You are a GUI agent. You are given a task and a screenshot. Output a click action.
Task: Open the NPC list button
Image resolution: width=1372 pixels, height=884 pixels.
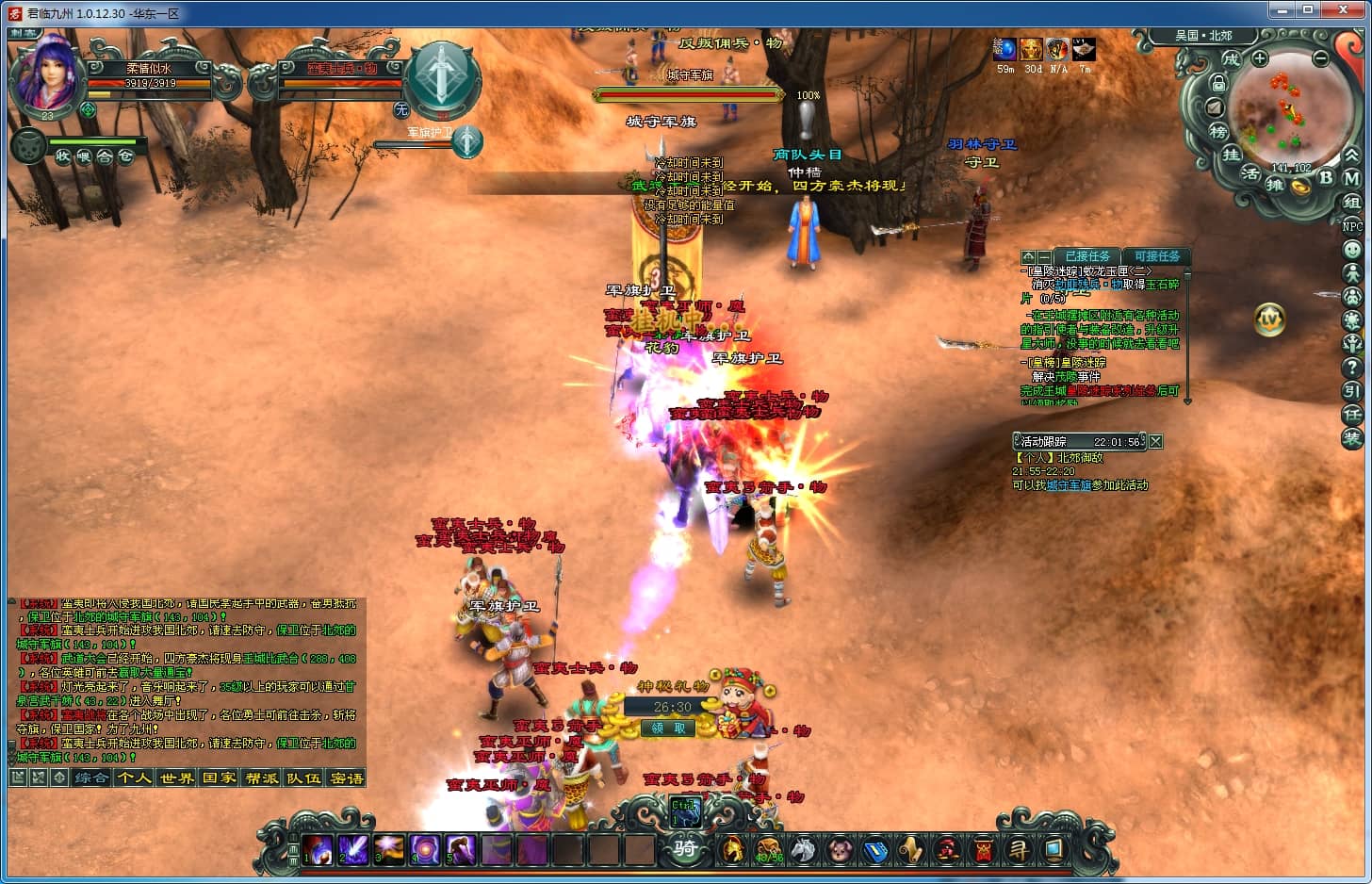click(1352, 226)
